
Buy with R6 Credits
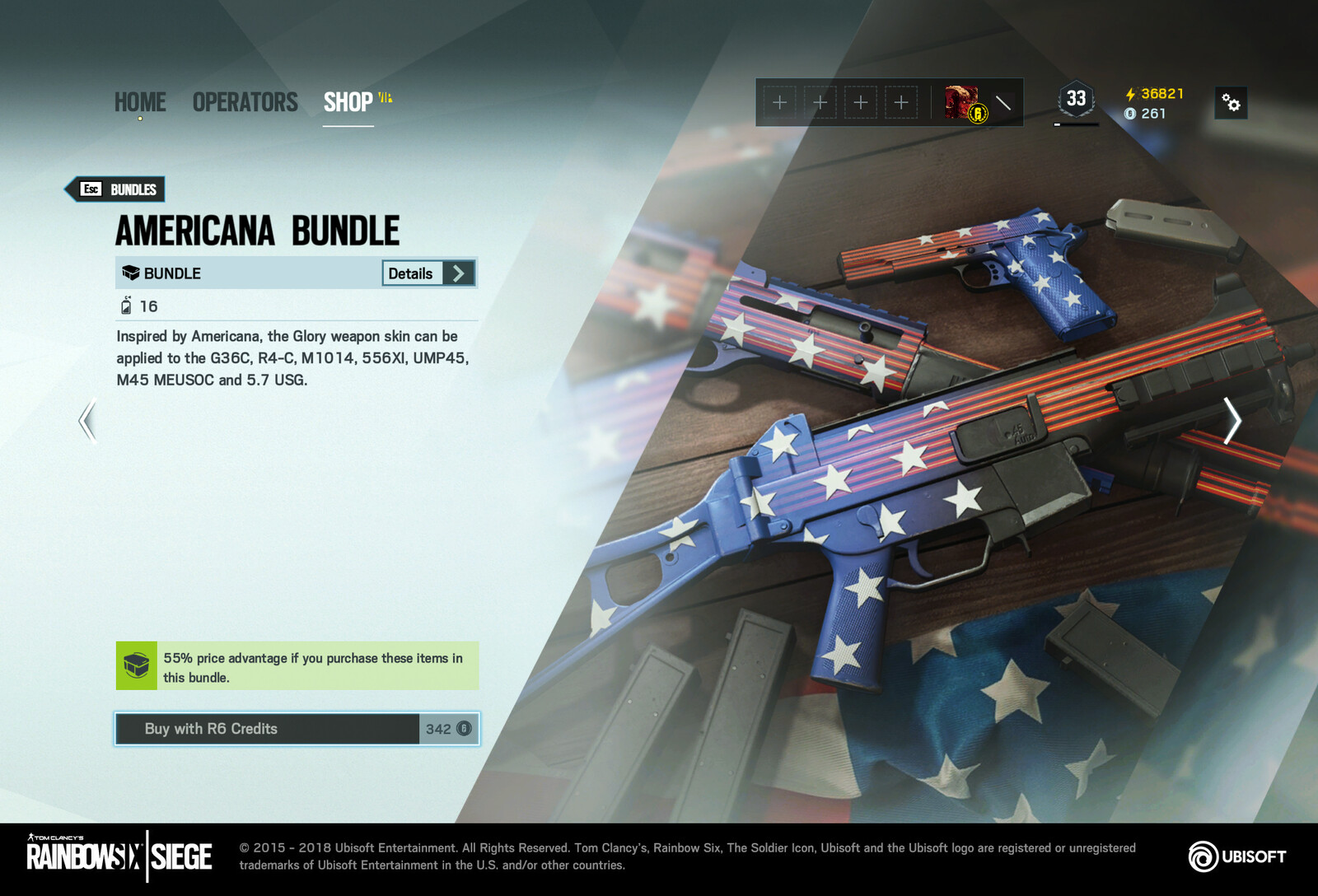click(297, 729)
